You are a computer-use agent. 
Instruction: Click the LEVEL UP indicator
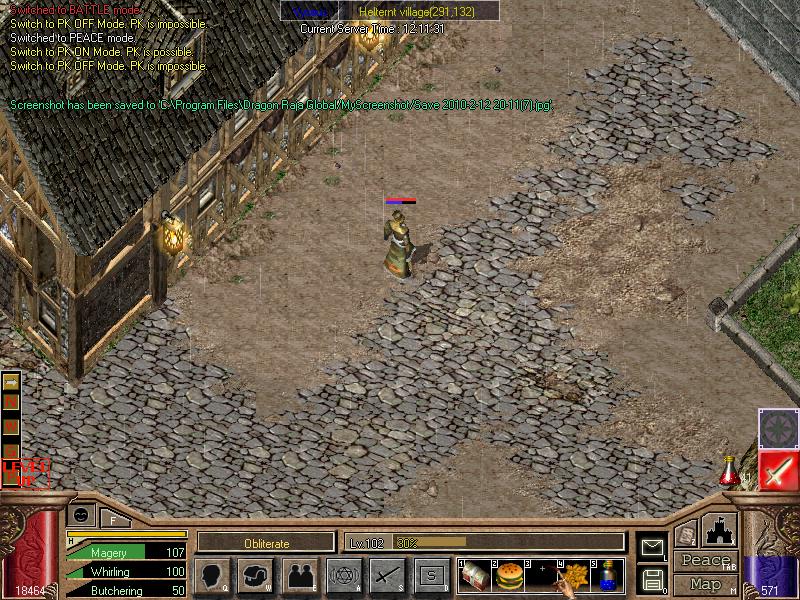(24, 472)
